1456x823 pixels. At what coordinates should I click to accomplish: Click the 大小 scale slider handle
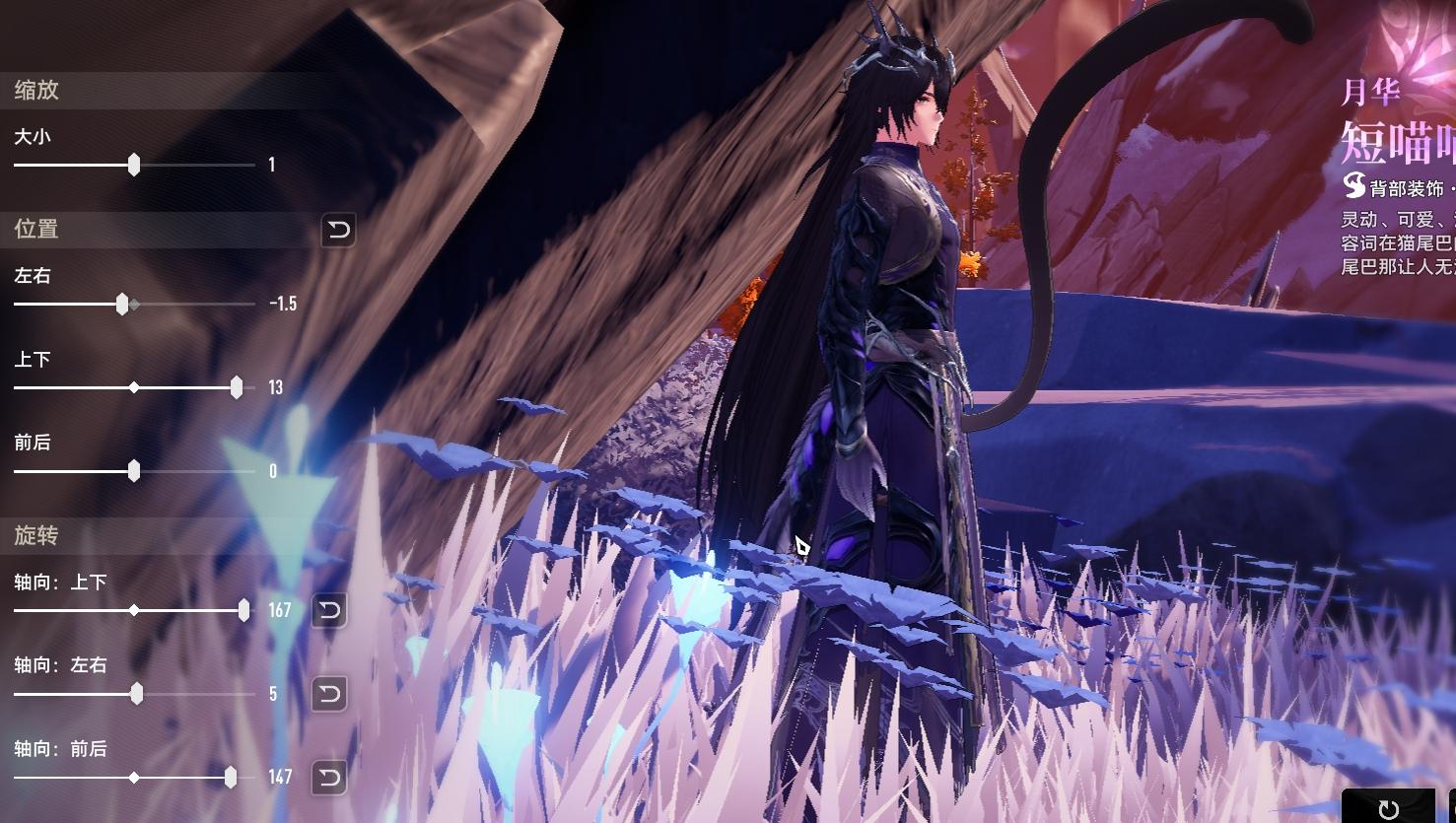coord(134,165)
